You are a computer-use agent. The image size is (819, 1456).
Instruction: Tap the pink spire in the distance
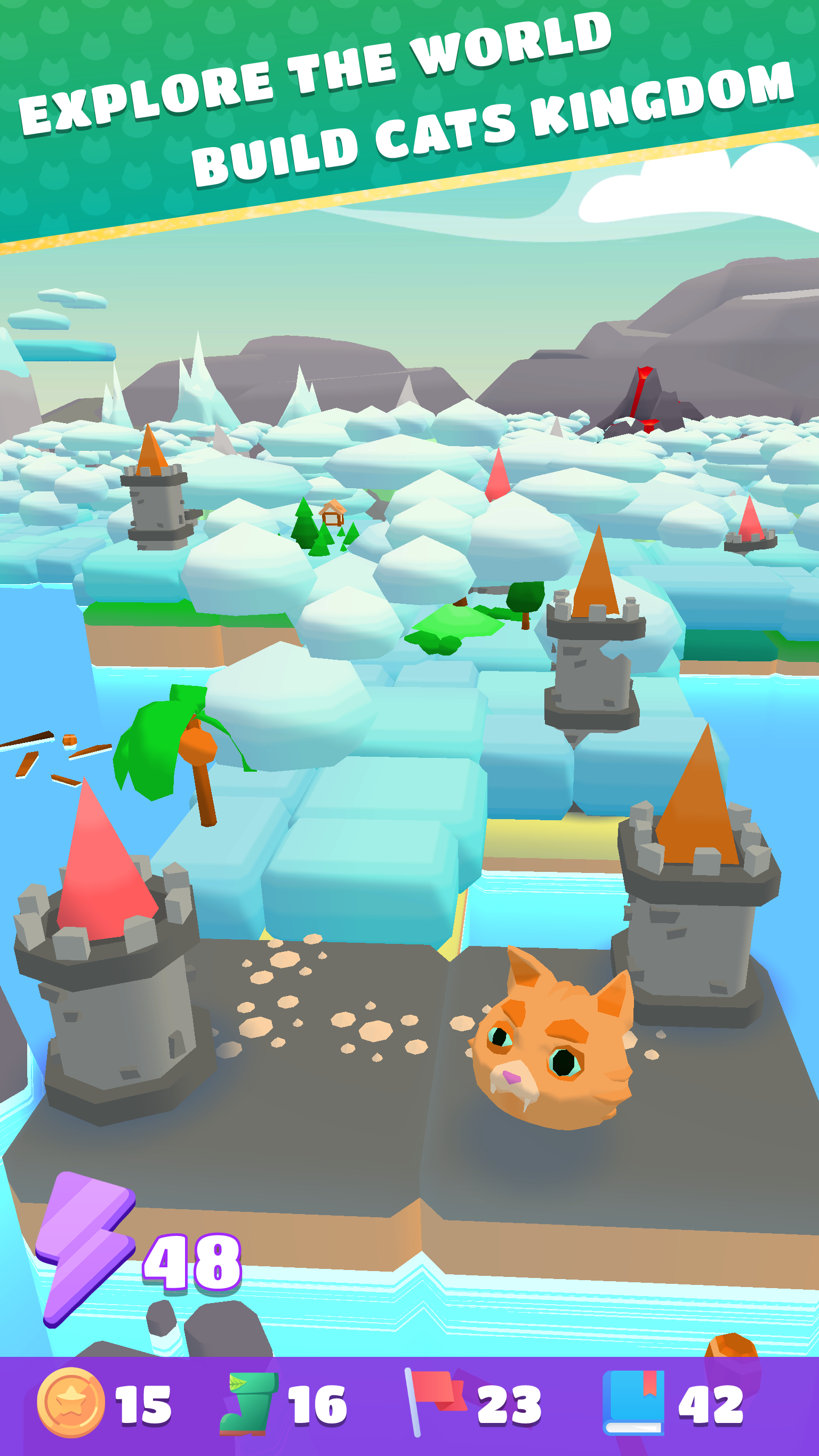tap(497, 478)
